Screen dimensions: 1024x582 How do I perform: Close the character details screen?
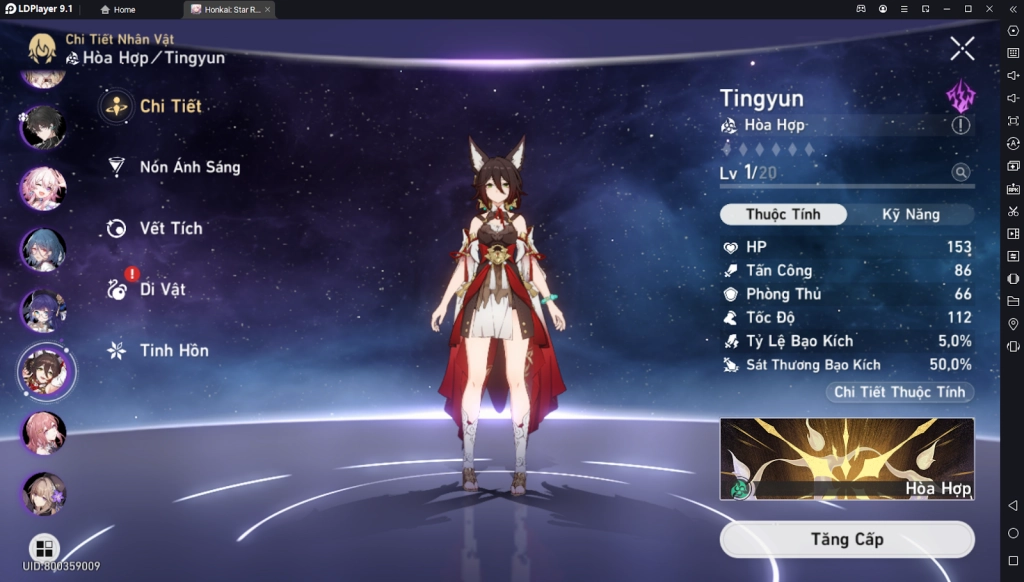962,47
